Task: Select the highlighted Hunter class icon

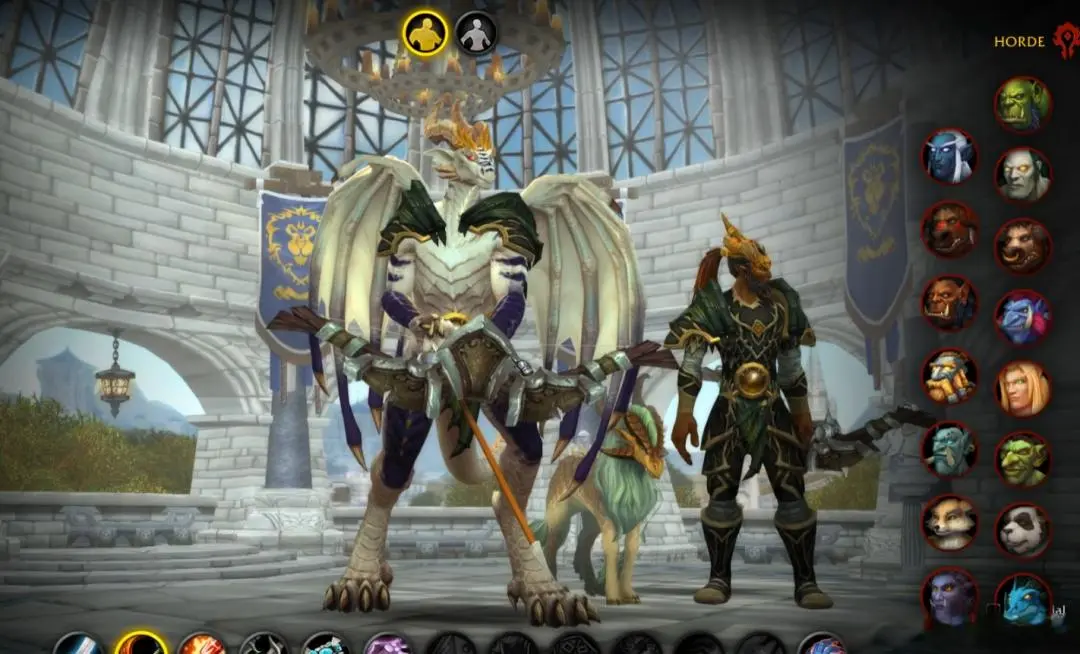Action: [140, 644]
